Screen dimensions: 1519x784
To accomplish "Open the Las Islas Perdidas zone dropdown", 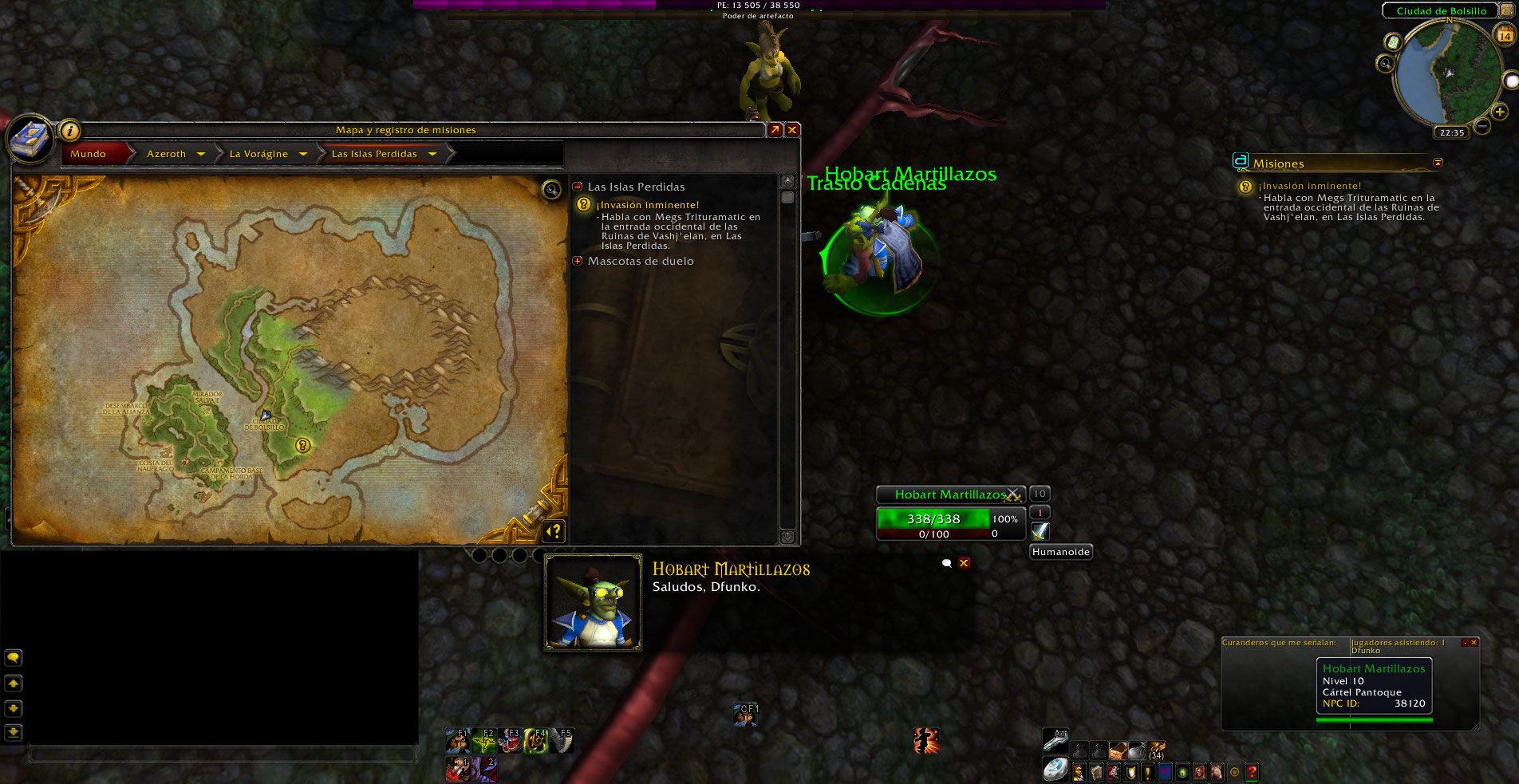I will click(x=432, y=154).
